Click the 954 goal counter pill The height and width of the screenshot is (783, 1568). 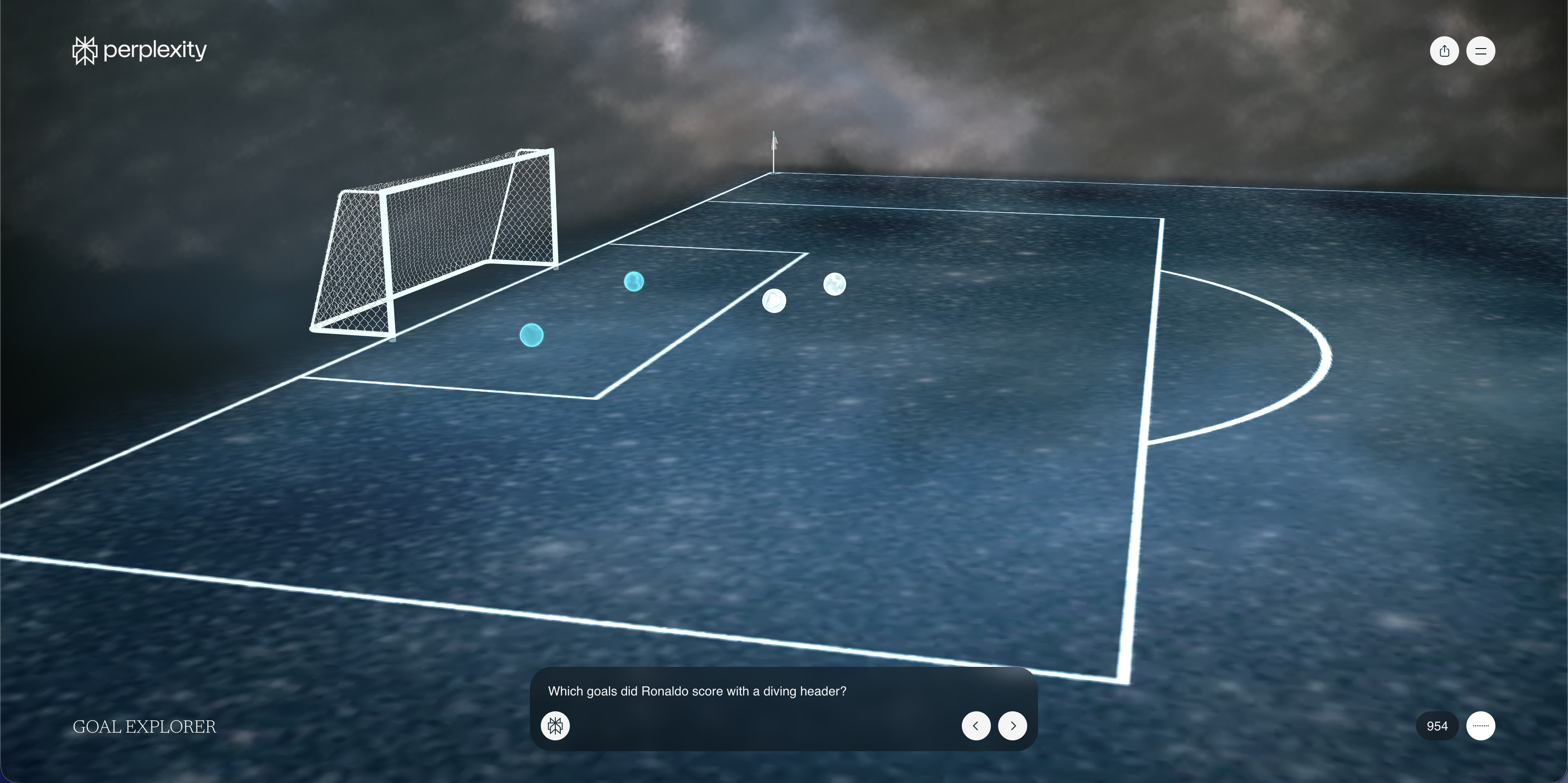click(x=1436, y=725)
